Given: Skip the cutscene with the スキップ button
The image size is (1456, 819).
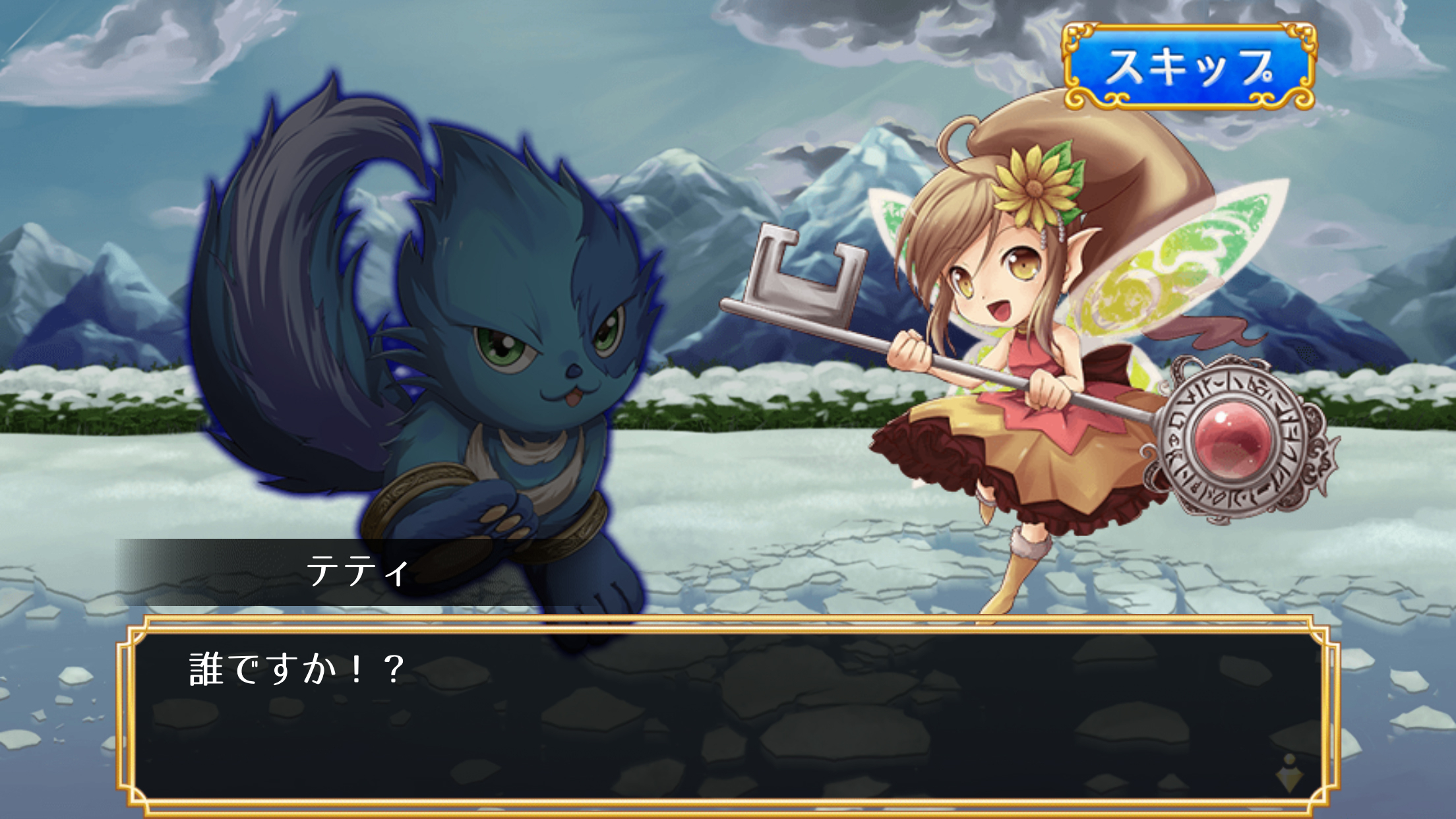Looking at the screenshot, I should coord(1188,67).
